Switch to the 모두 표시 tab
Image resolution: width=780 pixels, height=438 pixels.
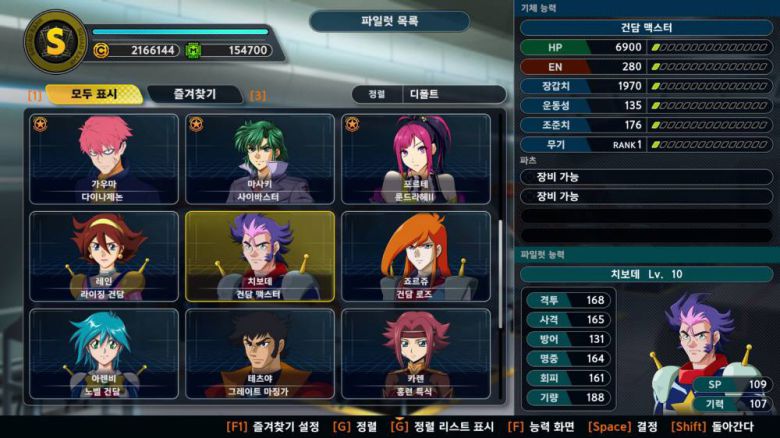tap(93, 94)
